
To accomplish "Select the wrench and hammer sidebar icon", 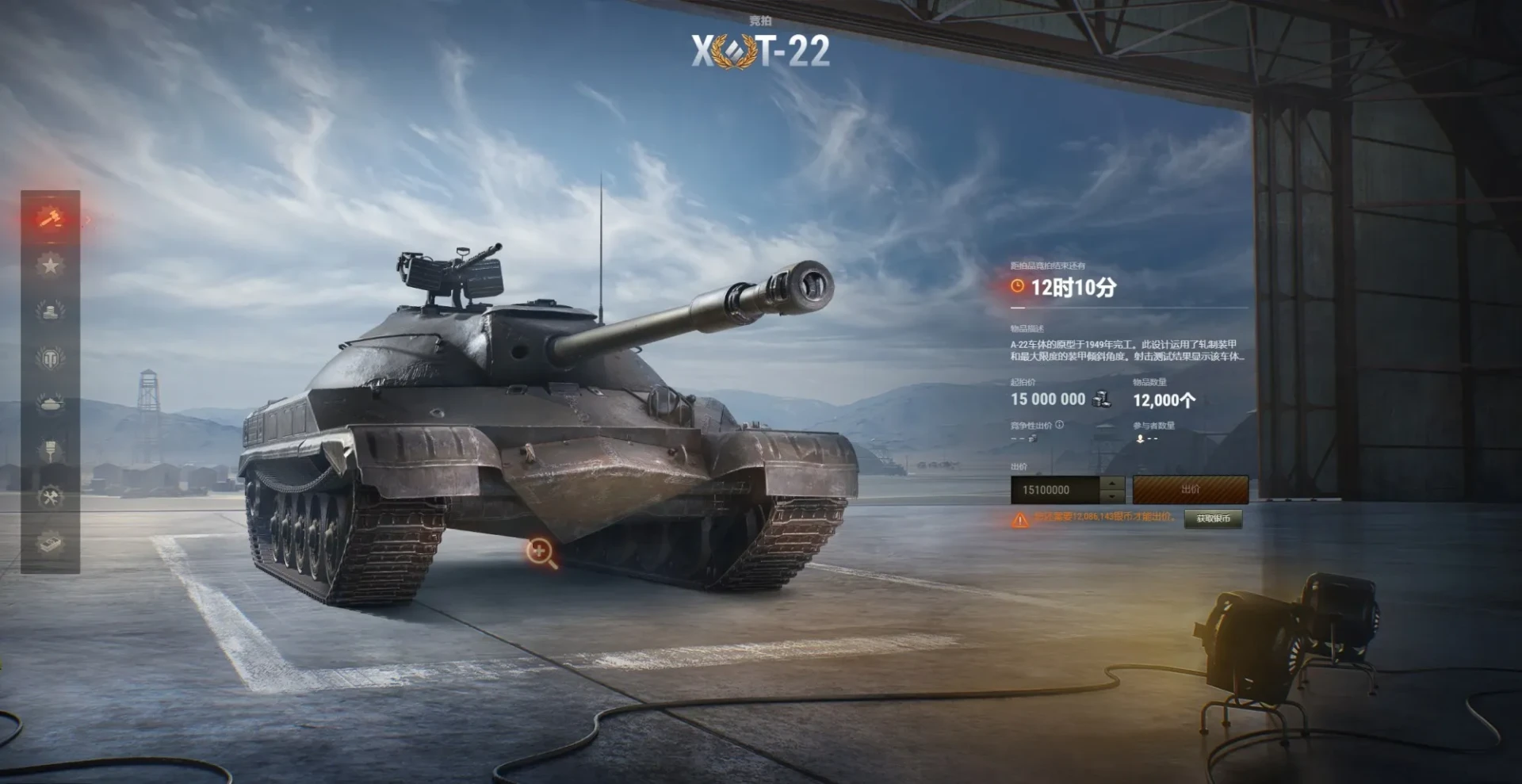I will [x=50, y=498].
